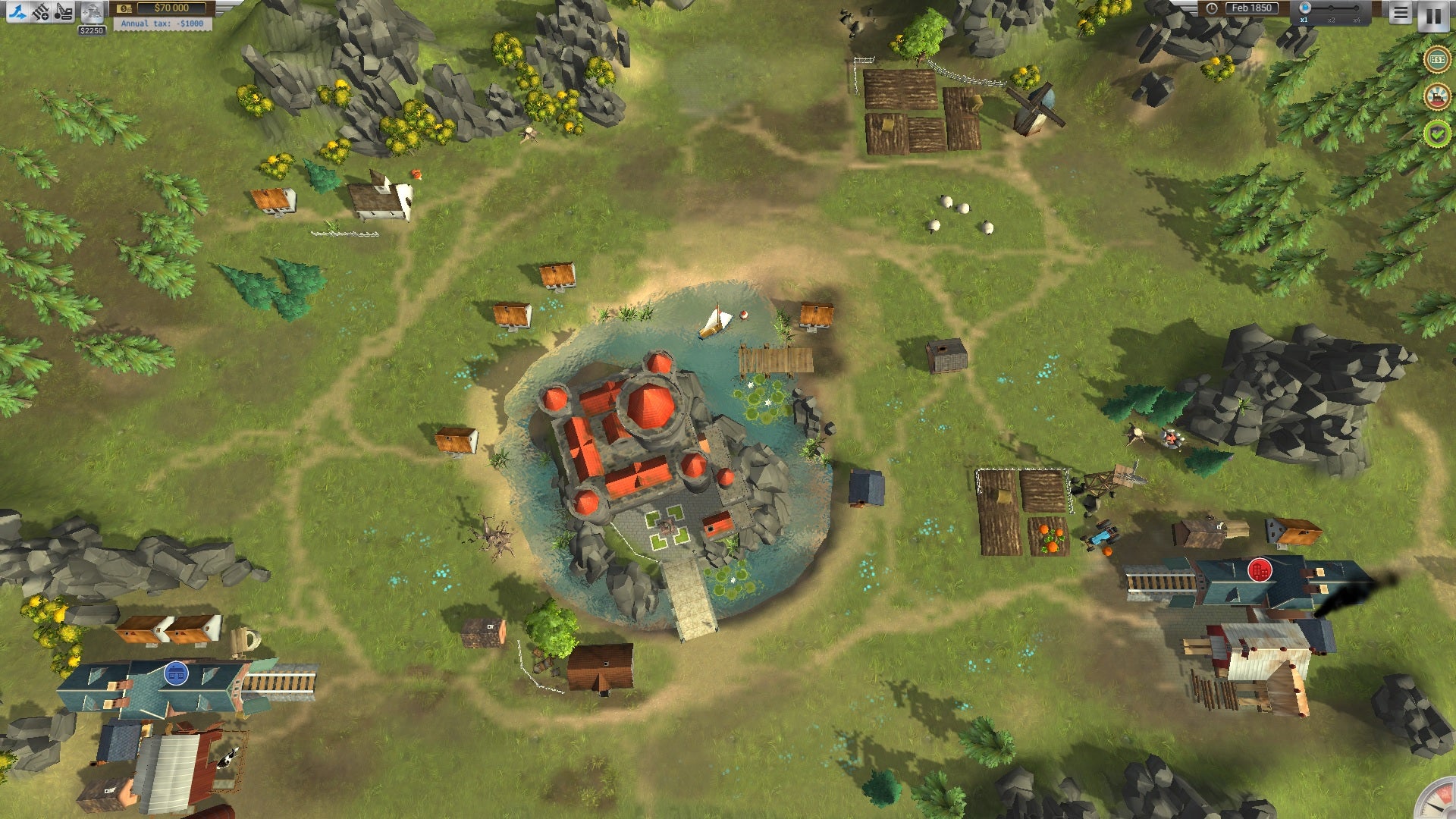This screenshot has width=1456, height=819.
Task: Set game speed to x4 on slider
Action: (x=1357, y=9)
